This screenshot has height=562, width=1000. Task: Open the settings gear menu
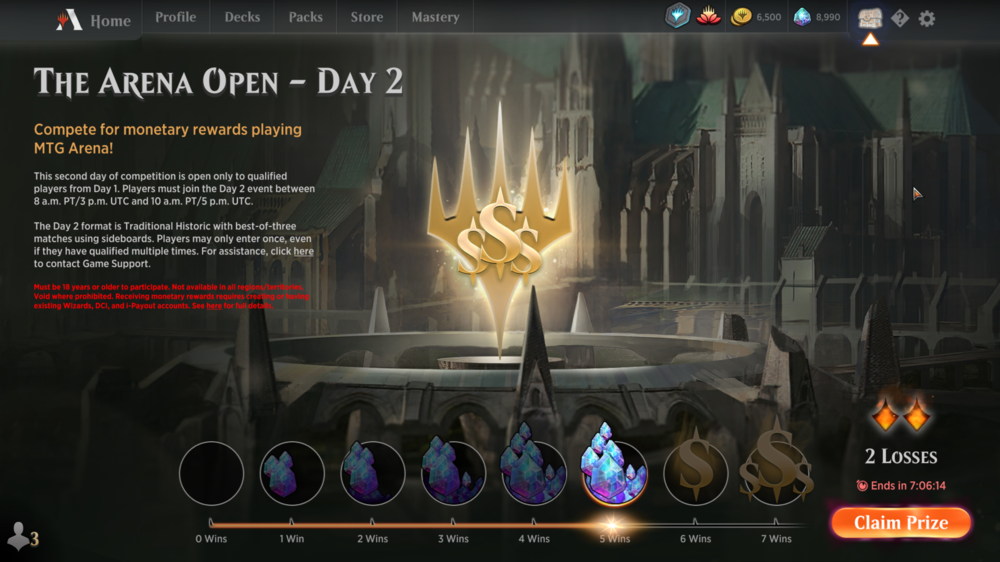click(927, 18)
